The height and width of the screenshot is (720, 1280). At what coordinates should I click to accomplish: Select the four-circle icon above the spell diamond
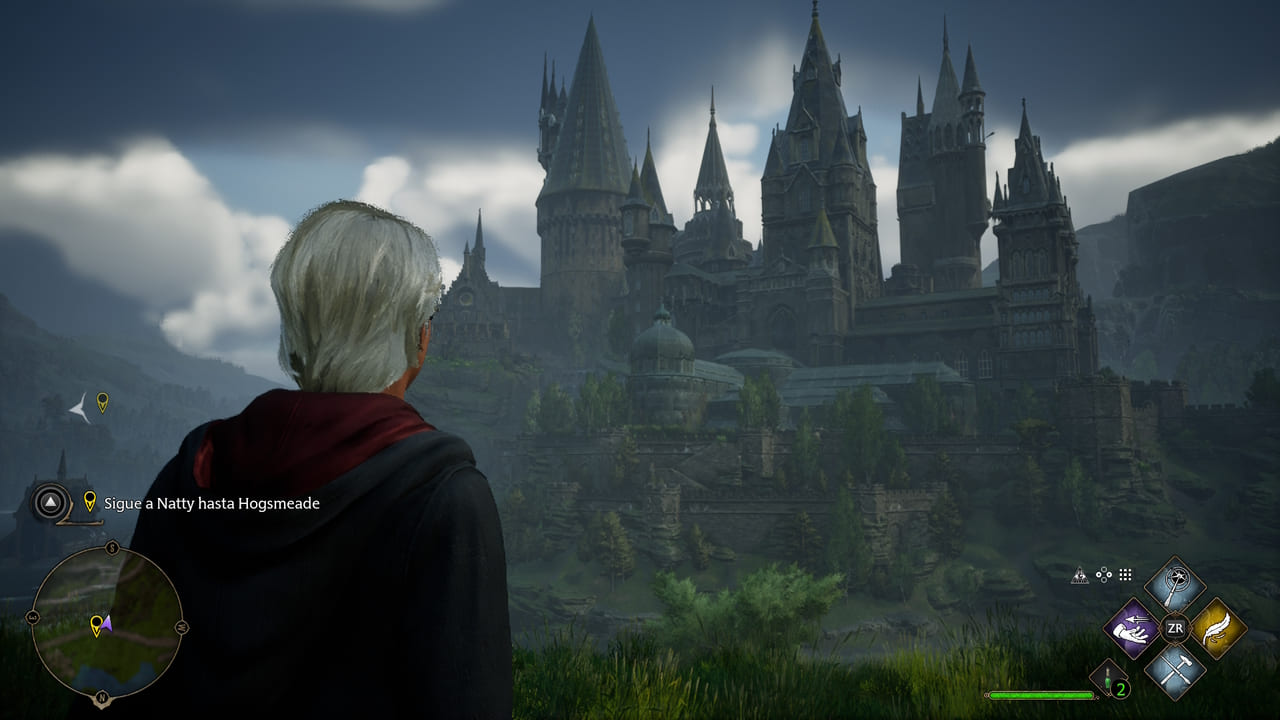click(1103, 575)
